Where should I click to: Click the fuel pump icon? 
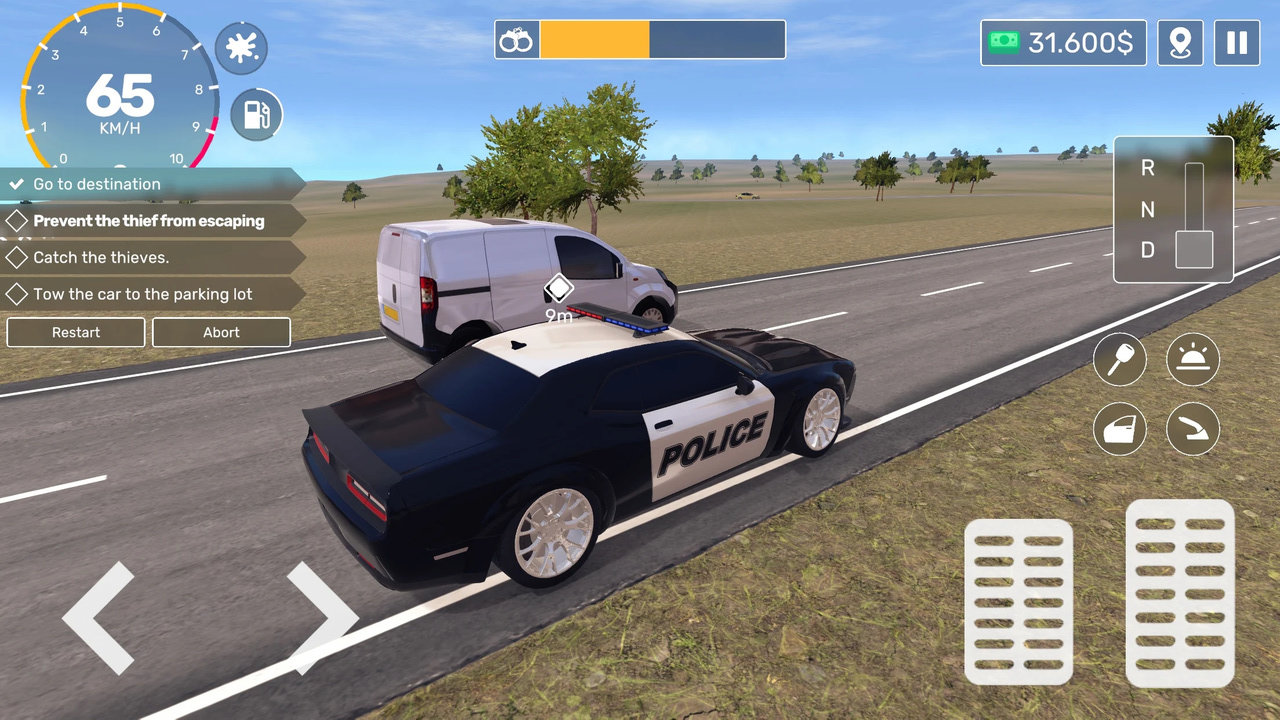pyautogui.click(x=257, y=115)
